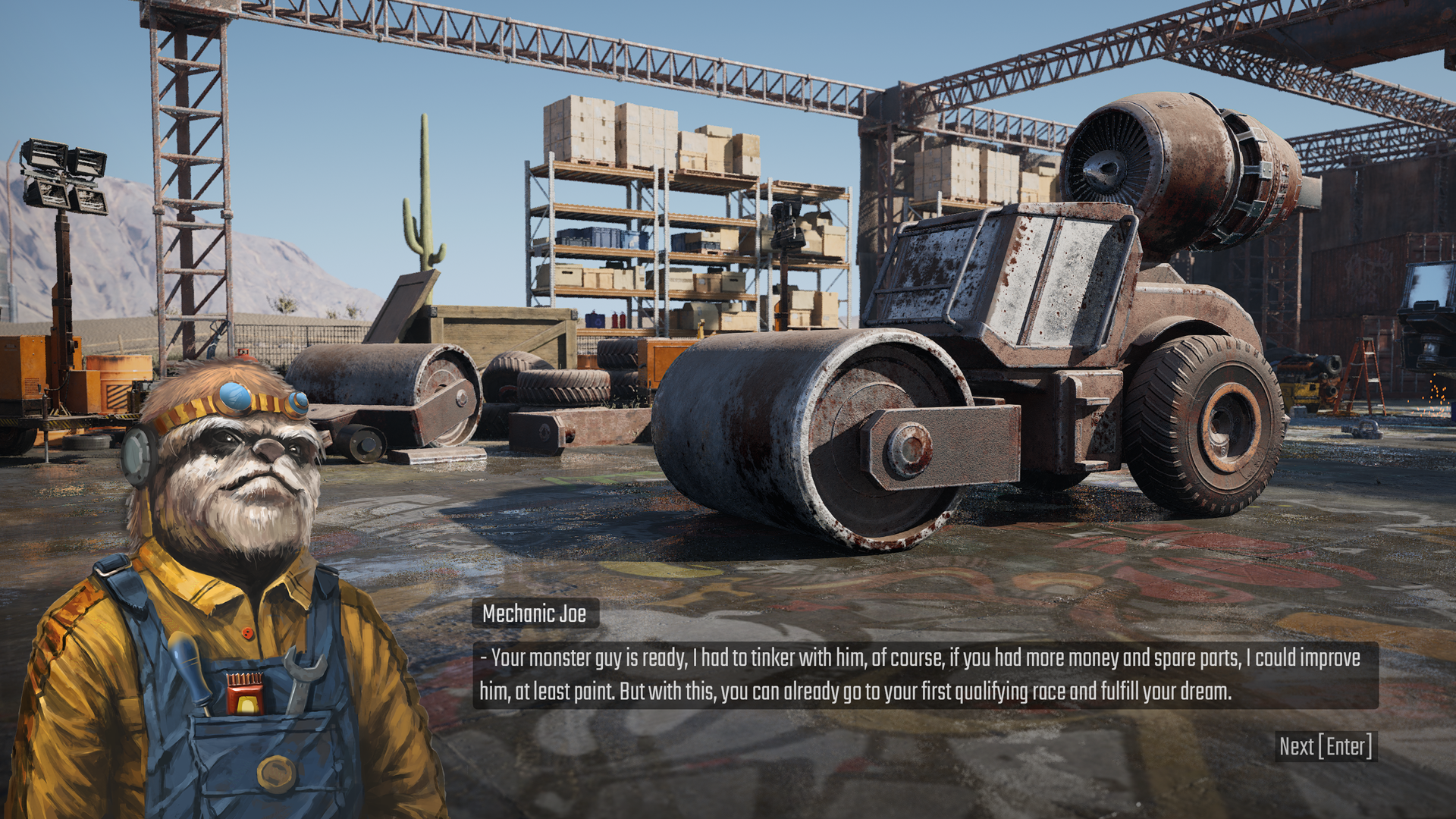The width and height of the screenshot is (1456, 819).
Task: Advance dialogue with the Next button
Action: pyautogui.click(x=1326, y=747)
